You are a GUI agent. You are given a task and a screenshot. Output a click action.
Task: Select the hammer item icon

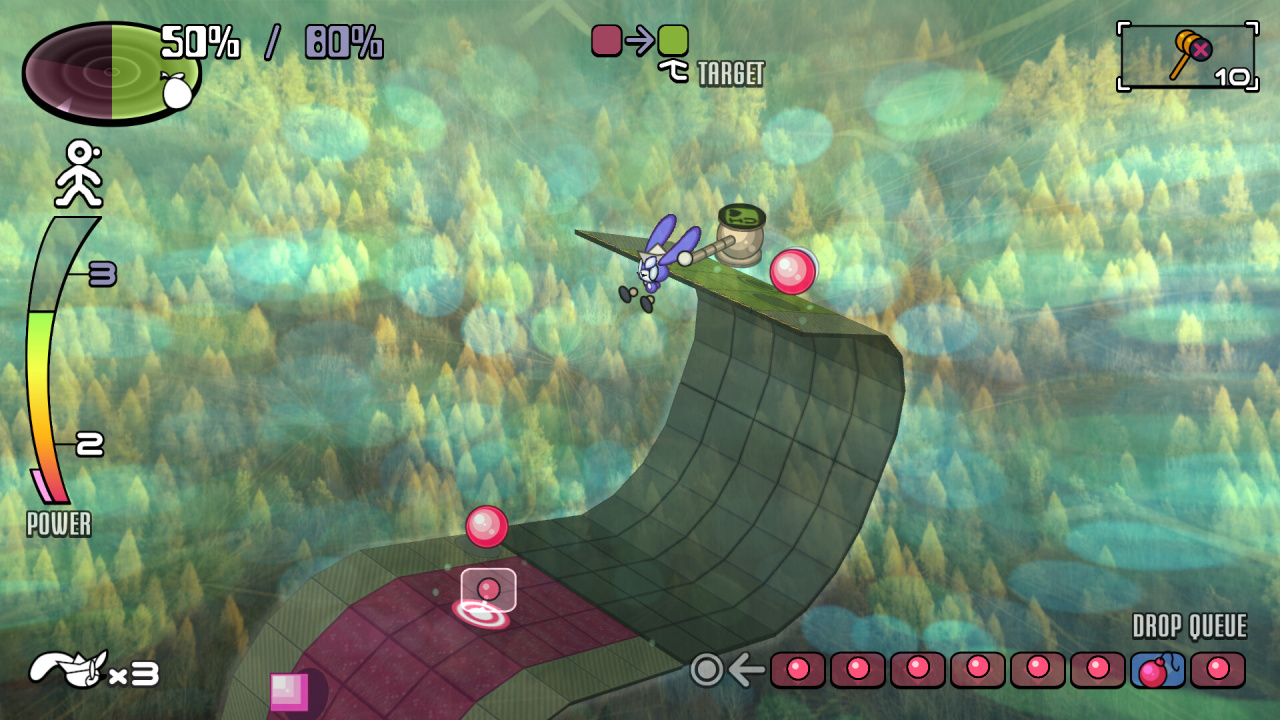(x=1185, y=55)
